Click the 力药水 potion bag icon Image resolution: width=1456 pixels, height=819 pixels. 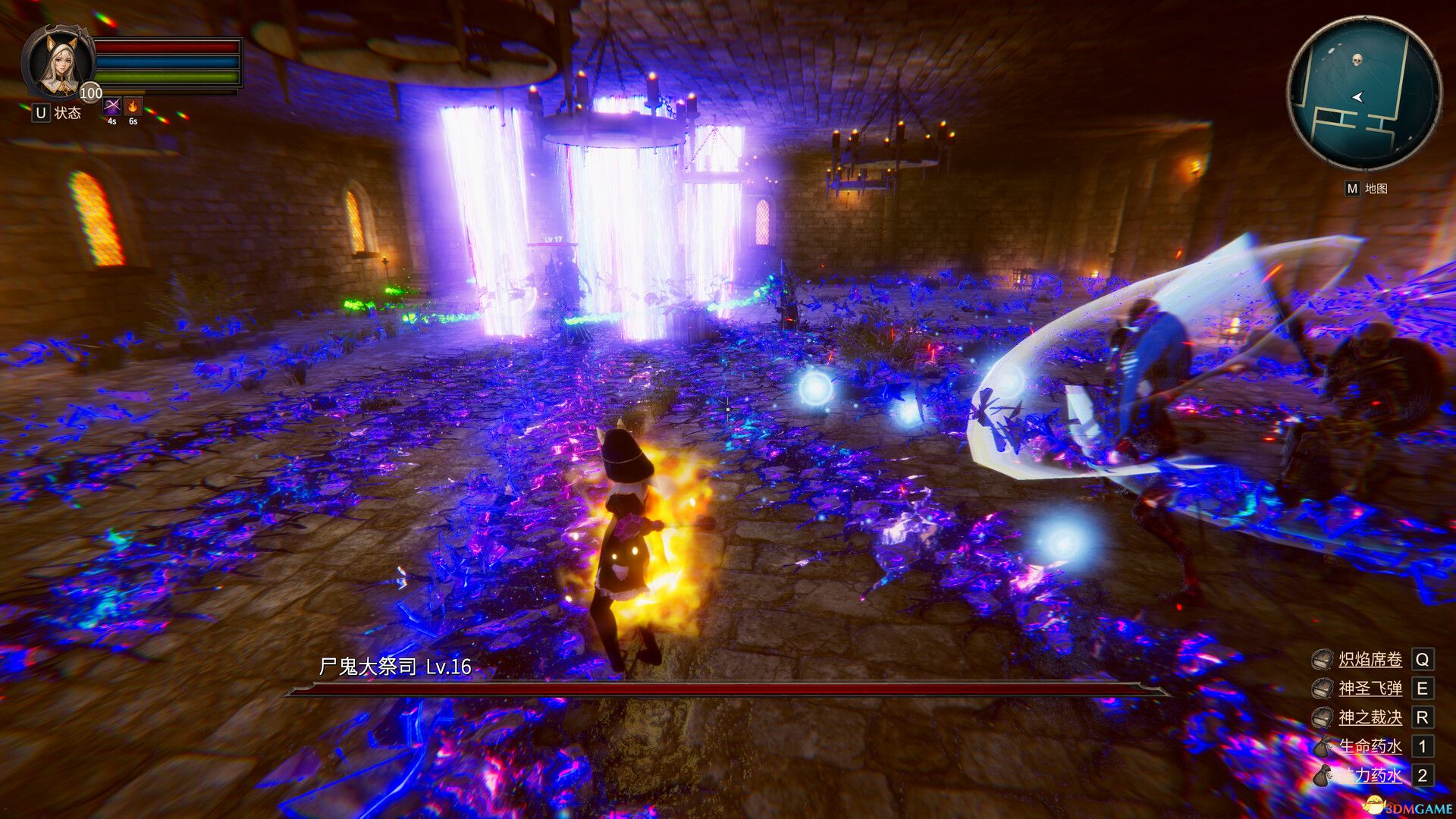1323,775
